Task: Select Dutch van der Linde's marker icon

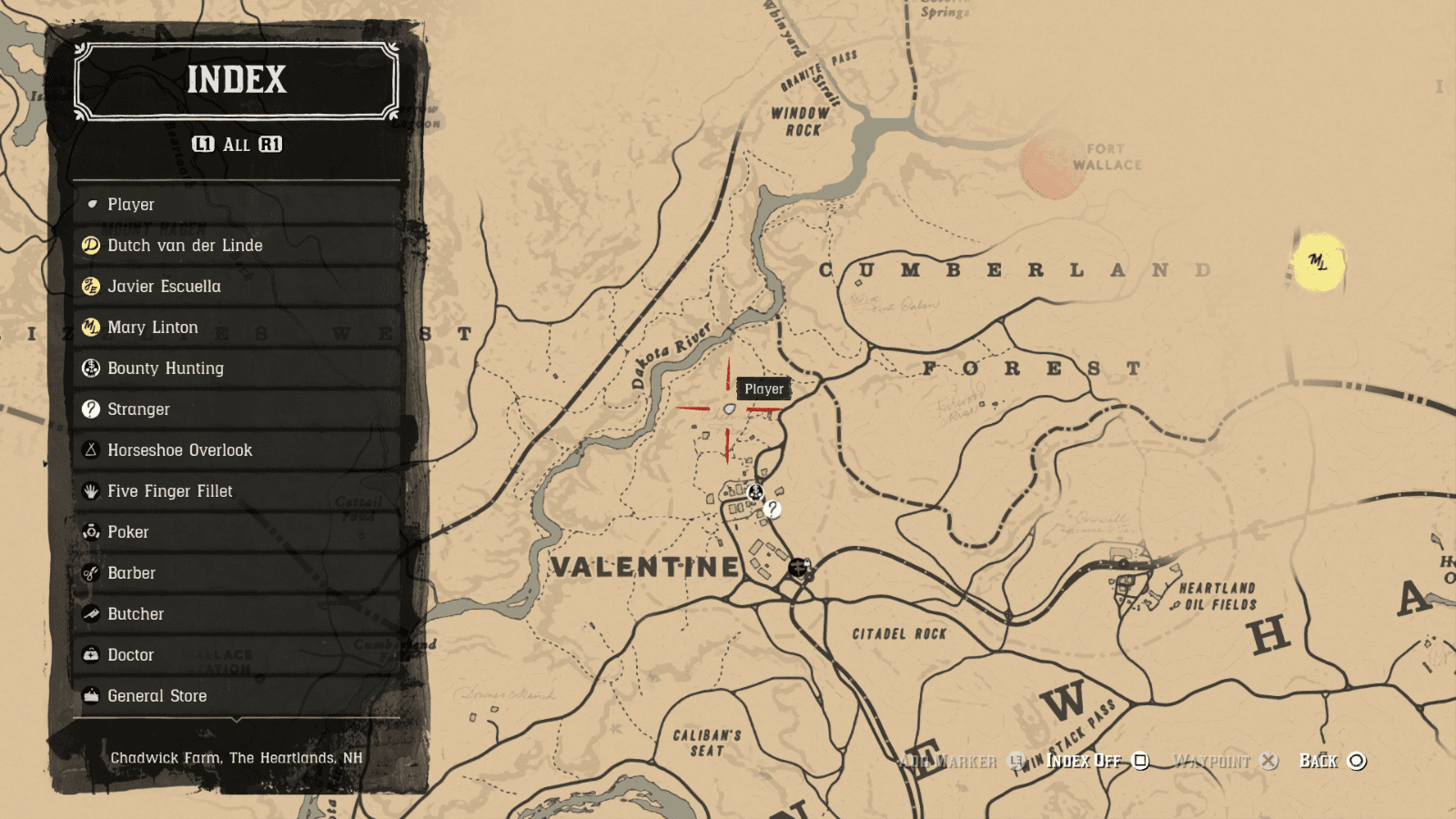Action: (x=90, y=245)
